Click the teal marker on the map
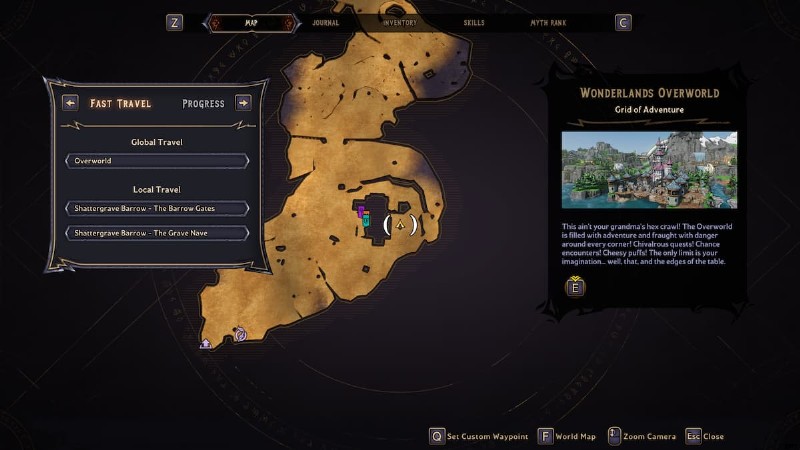The height and width of the screenshot is (450, 800). [x=366, y=220]
